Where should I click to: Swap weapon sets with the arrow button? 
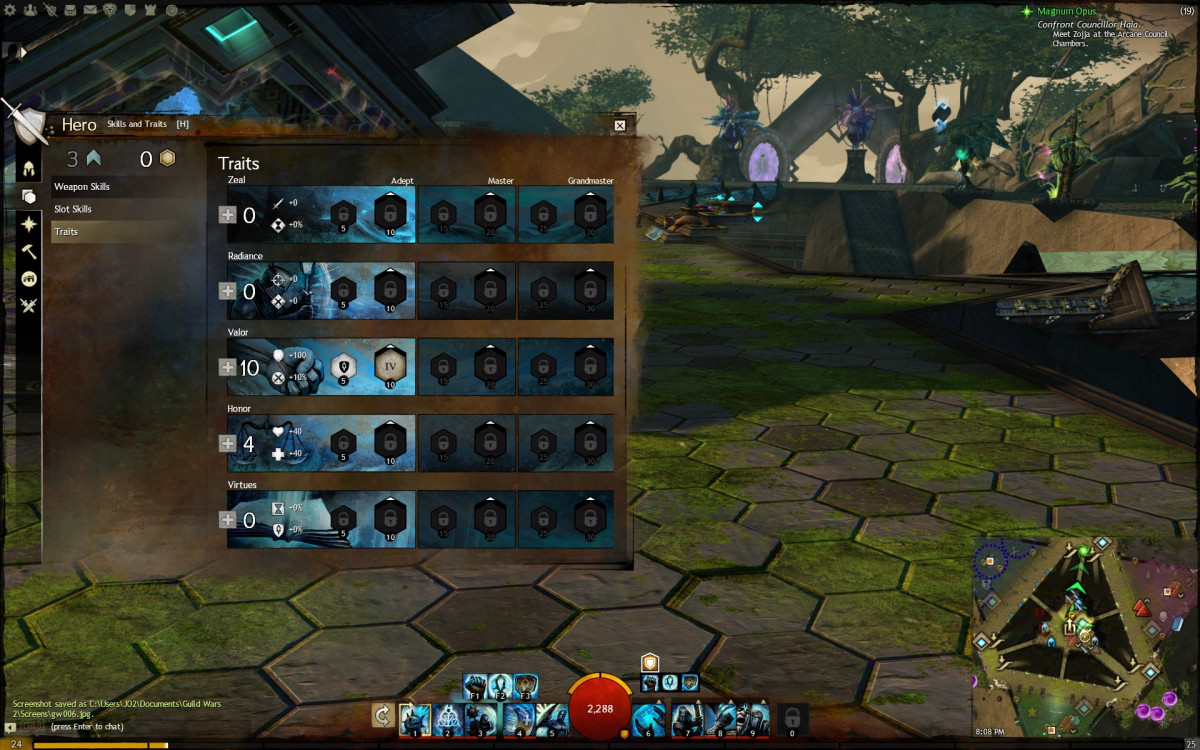[x=381, y=715]
